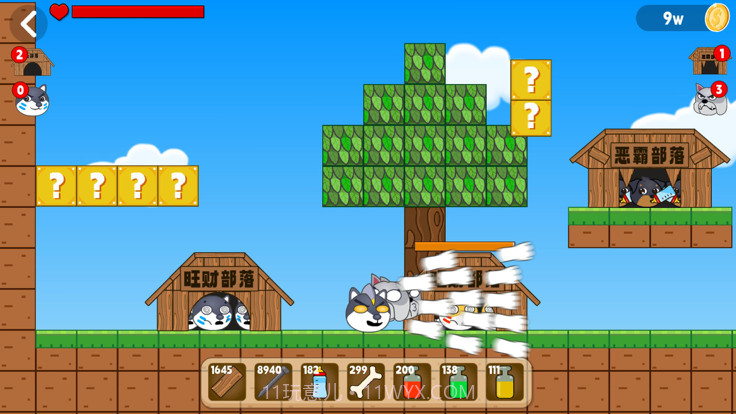Select the iron nail slot
The height and width of the screenshot is (414, 736).
tap(274, 382)
